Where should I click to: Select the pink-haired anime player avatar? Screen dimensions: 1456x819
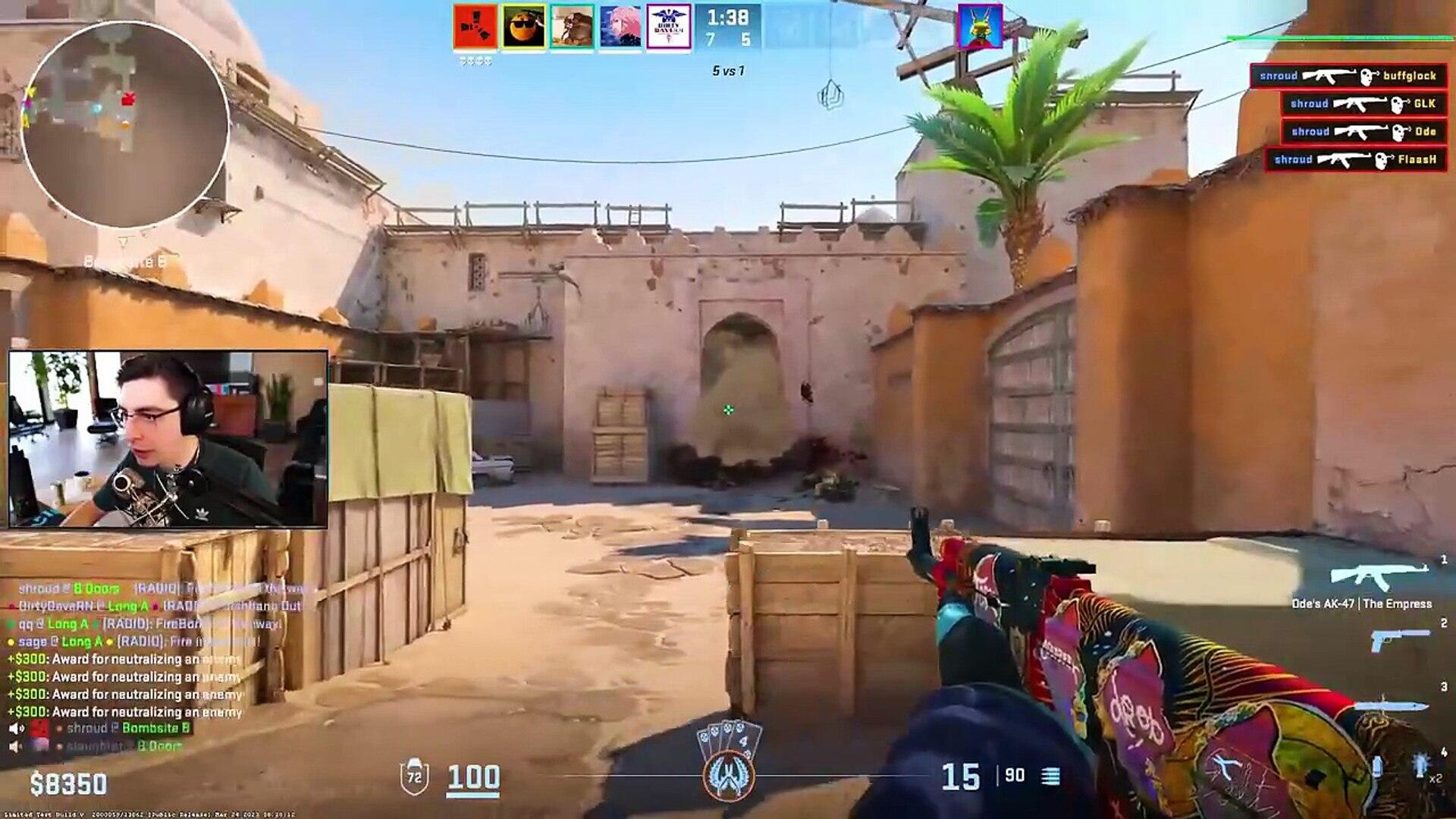tap(620, 27)
